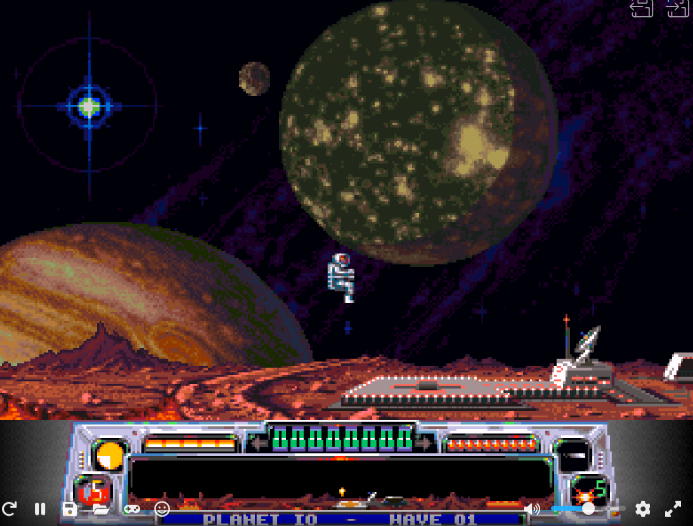The height and width of the screenshot is (526, 693).
Task: Mute audio with the speaker icon
Action: coord(532,509)
